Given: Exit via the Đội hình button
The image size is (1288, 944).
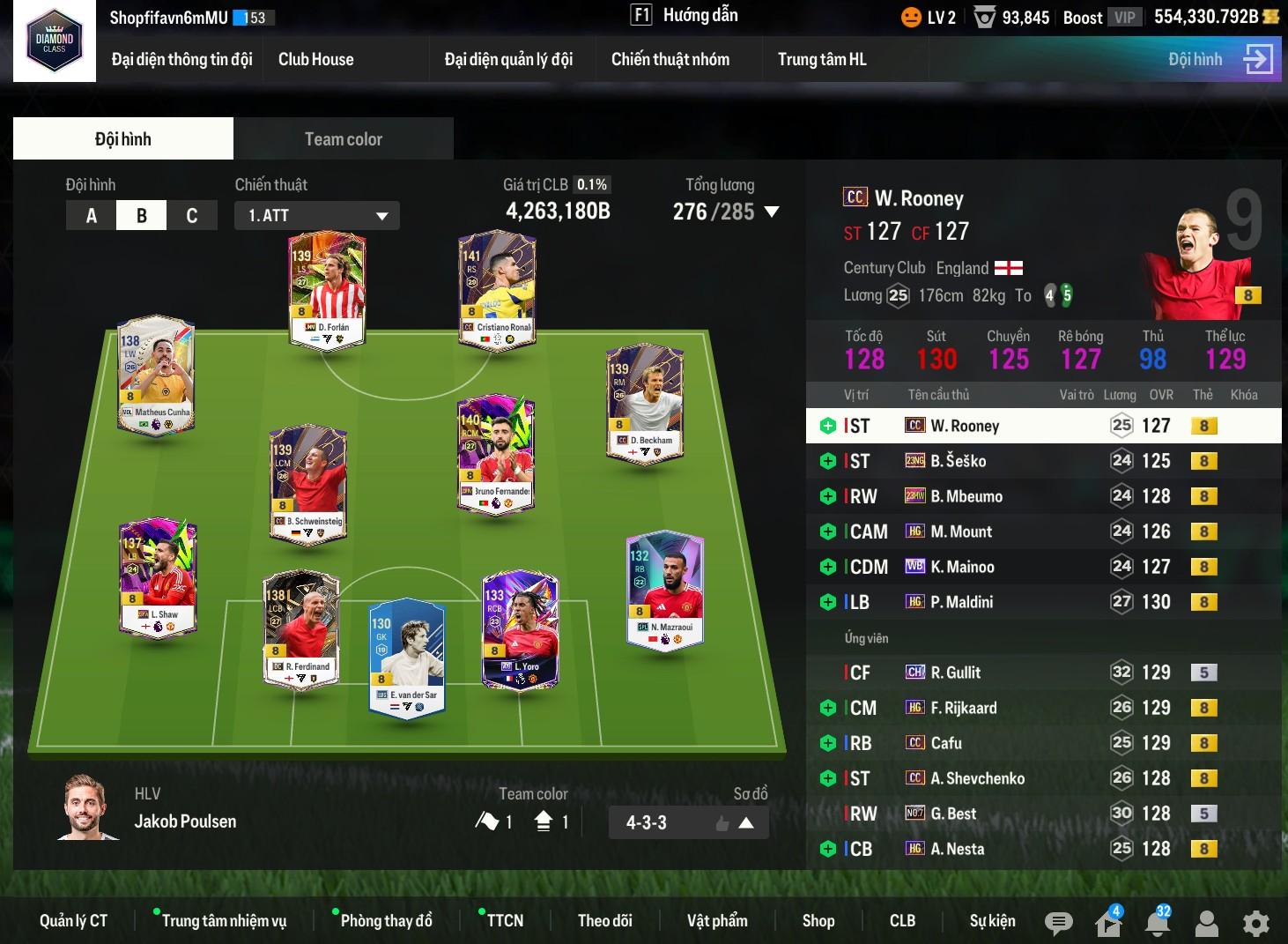Looking at the screenshot, I should 1219,60.
